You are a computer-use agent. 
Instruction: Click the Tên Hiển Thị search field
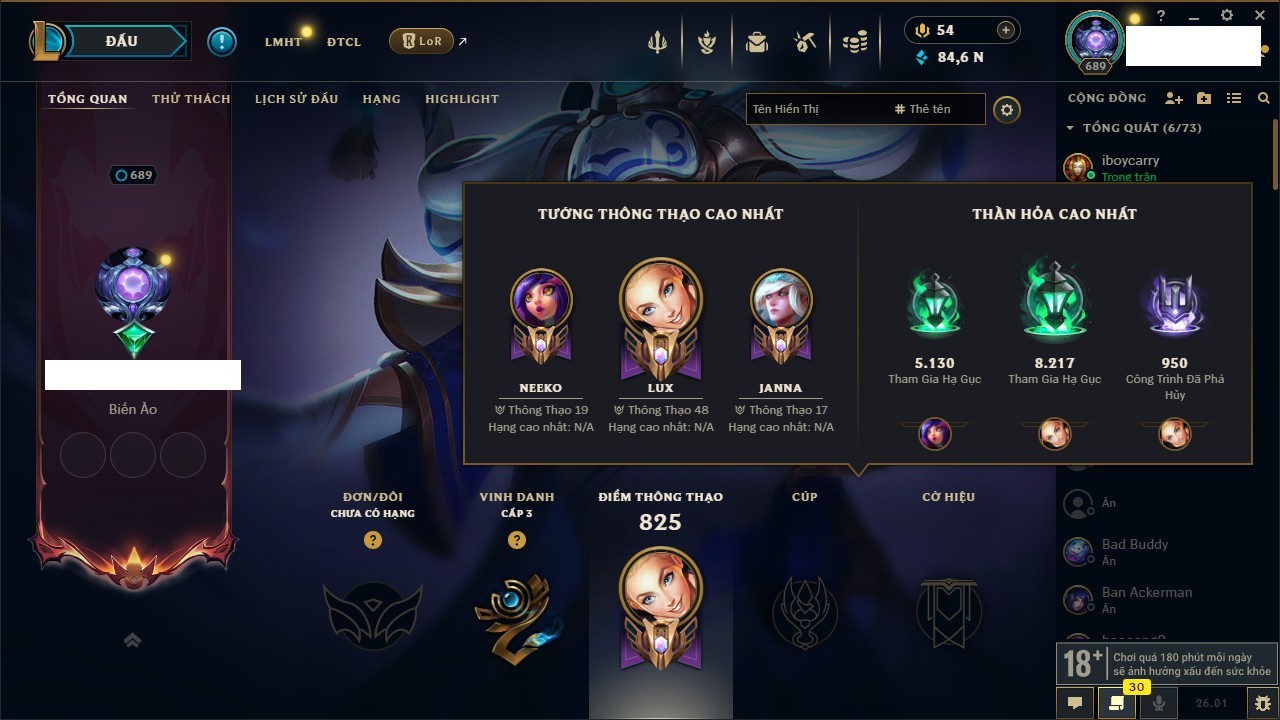pyautogui.click(x=815, y=109)
